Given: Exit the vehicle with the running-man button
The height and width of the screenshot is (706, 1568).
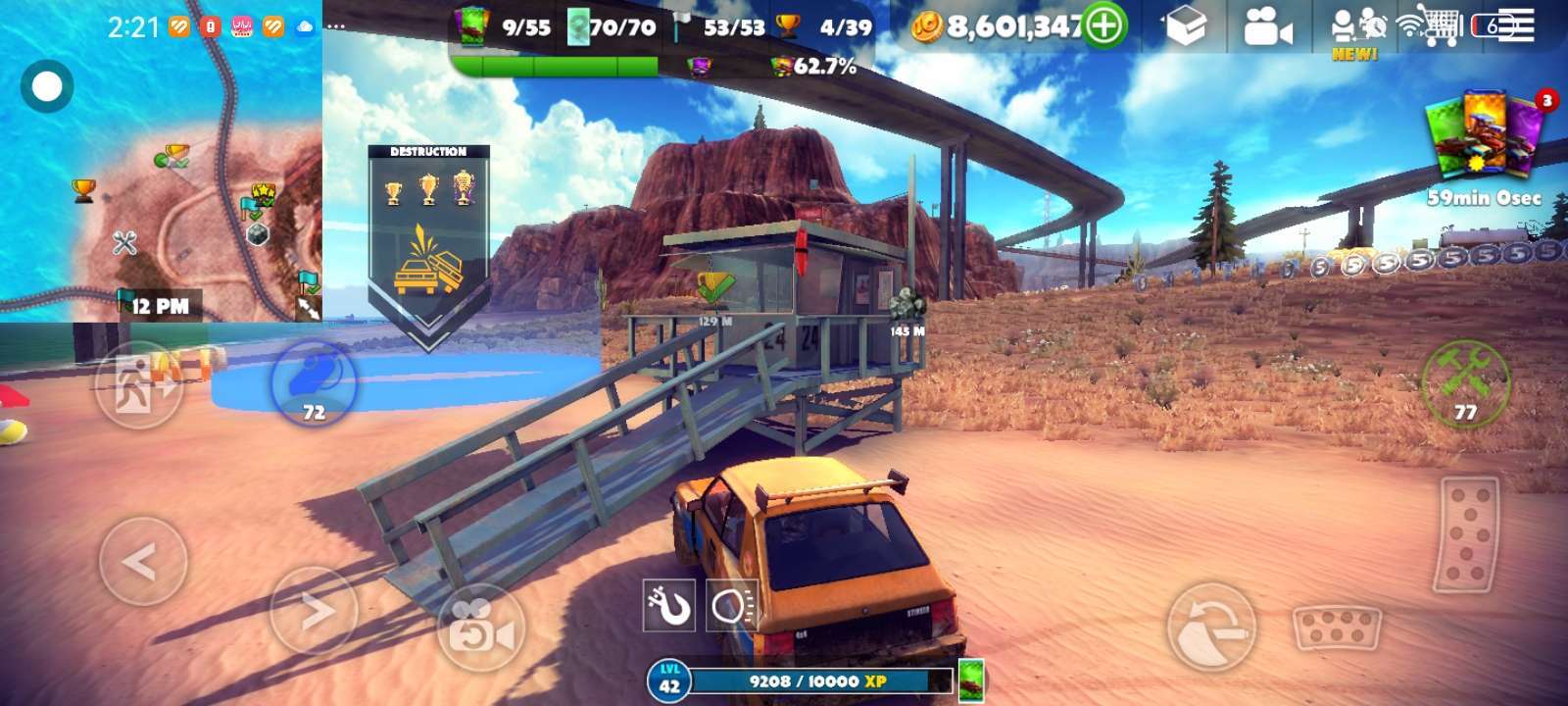Looking at the screenshot, I should click(138, 384).
